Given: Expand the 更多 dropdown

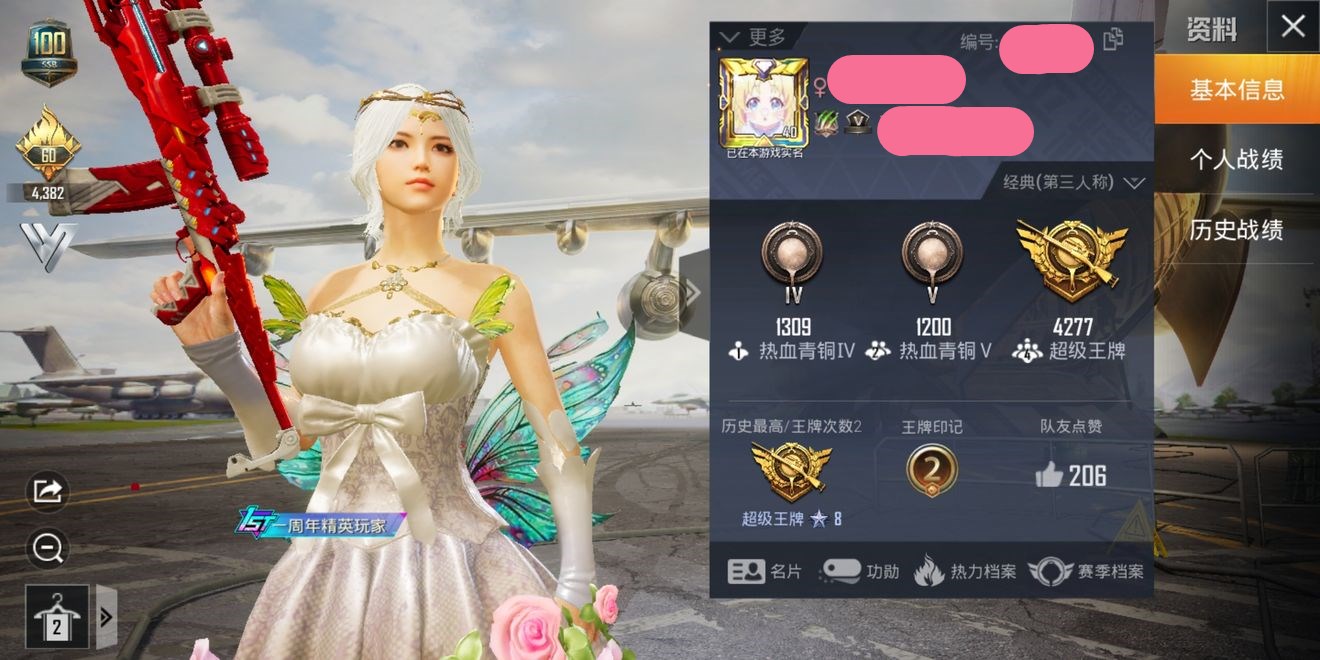Looking at the screenshot, I should click(753, 37).
